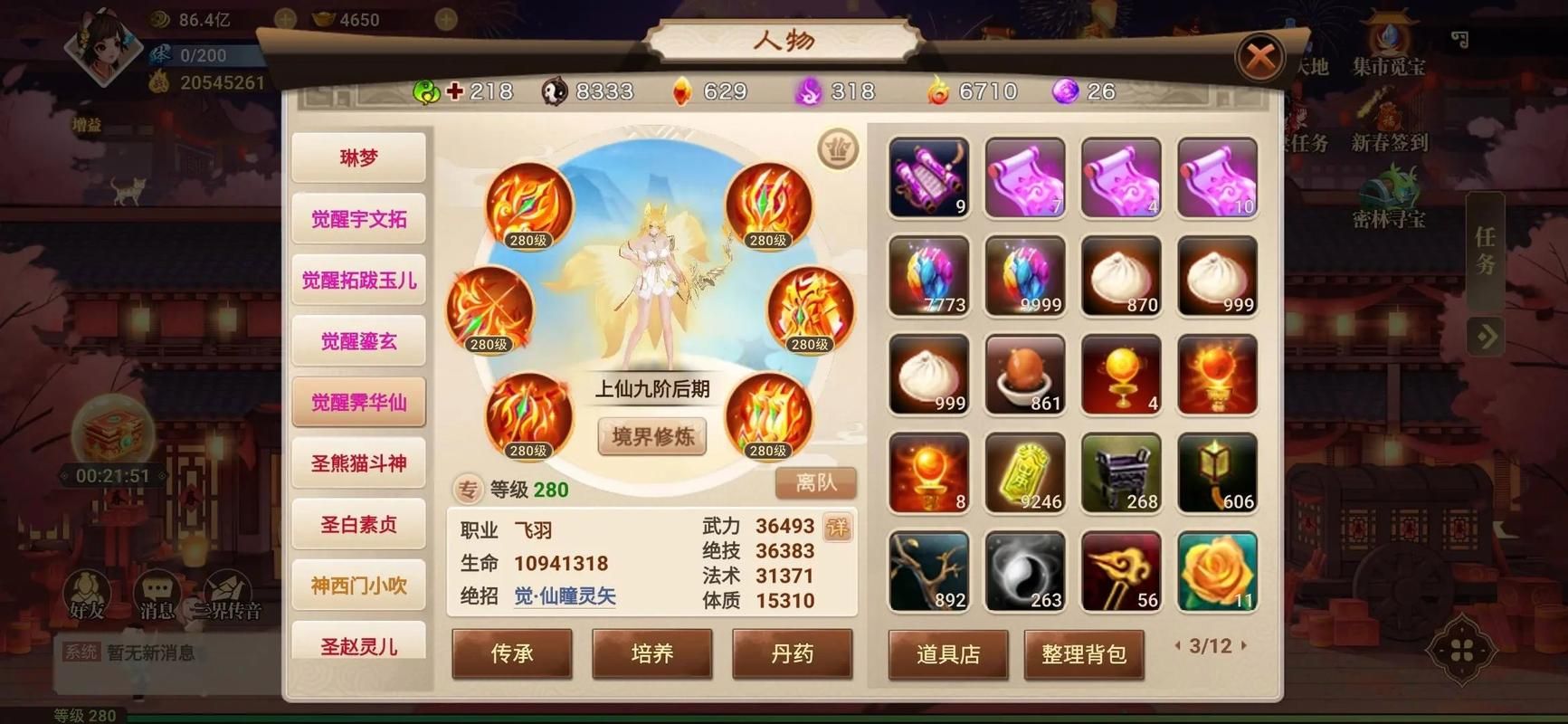Open the 详 stats detail expander
Image resolution: width=1568 pixels, height=724 pixels.
[x=838, y=528]
